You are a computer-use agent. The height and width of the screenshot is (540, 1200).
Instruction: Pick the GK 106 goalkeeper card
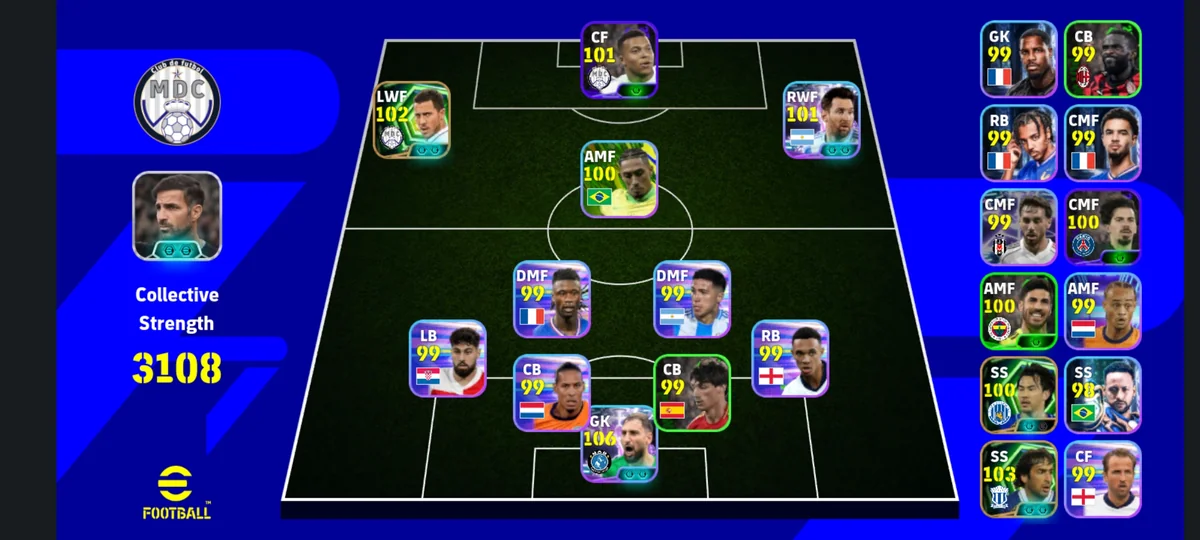pyautogui.click(x=619, y=444)
